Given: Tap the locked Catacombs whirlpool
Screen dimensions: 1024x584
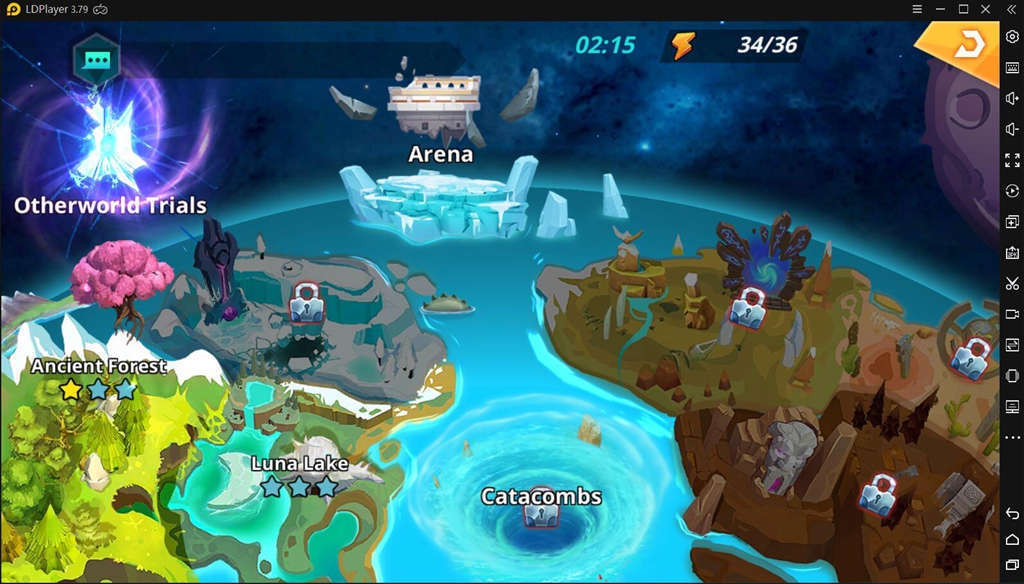Looking at the screenshot, I should click(540, 513).
